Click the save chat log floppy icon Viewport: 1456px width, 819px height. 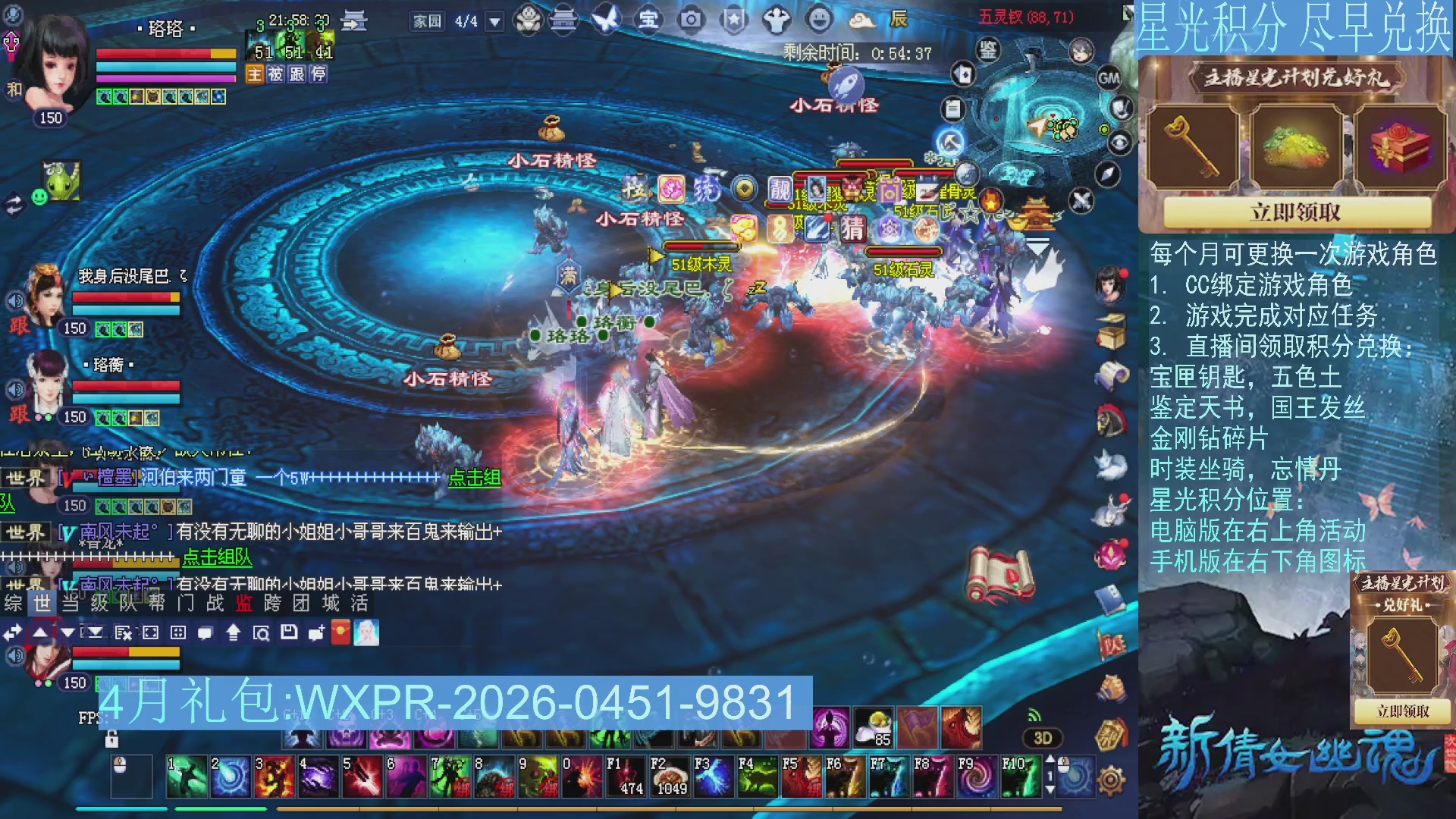coord(289,632)
